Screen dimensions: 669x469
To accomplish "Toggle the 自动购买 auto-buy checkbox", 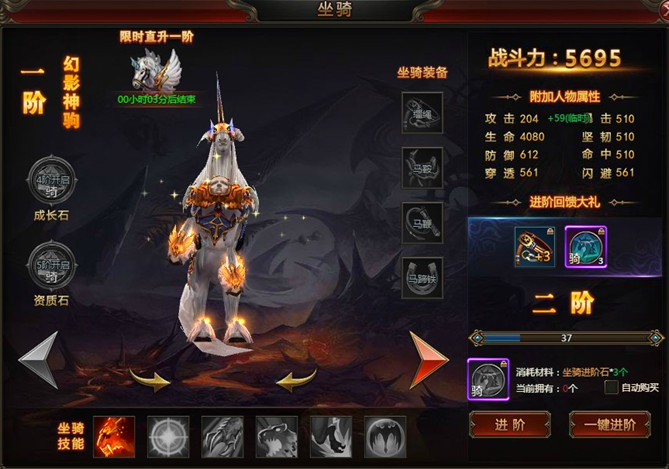I will click(611, 387).
